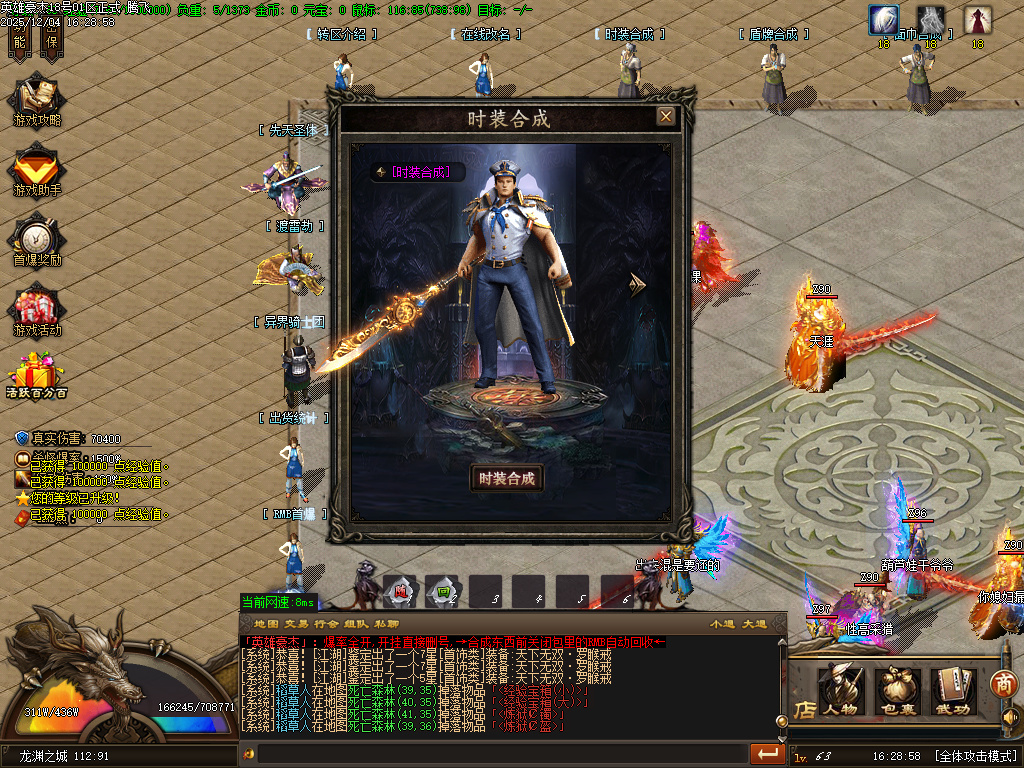Open the 游戏攻略 game guide

[37, 102]
